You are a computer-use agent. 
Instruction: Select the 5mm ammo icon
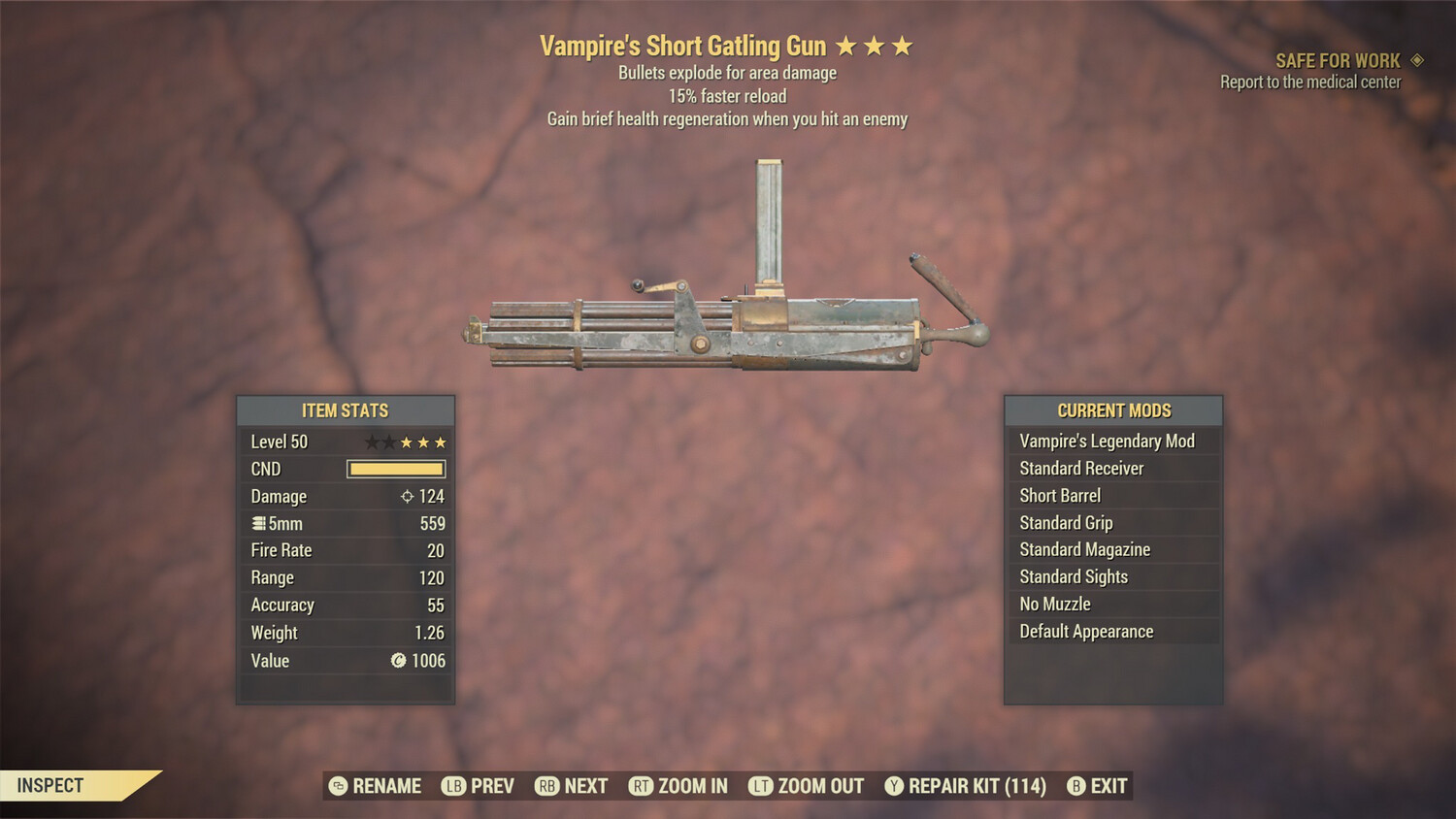point(260,523)
